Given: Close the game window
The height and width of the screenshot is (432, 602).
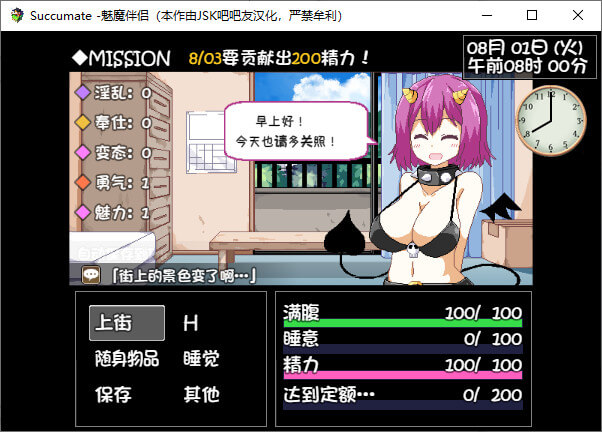Looking at the screenshot, I should (x=578, y=15).
